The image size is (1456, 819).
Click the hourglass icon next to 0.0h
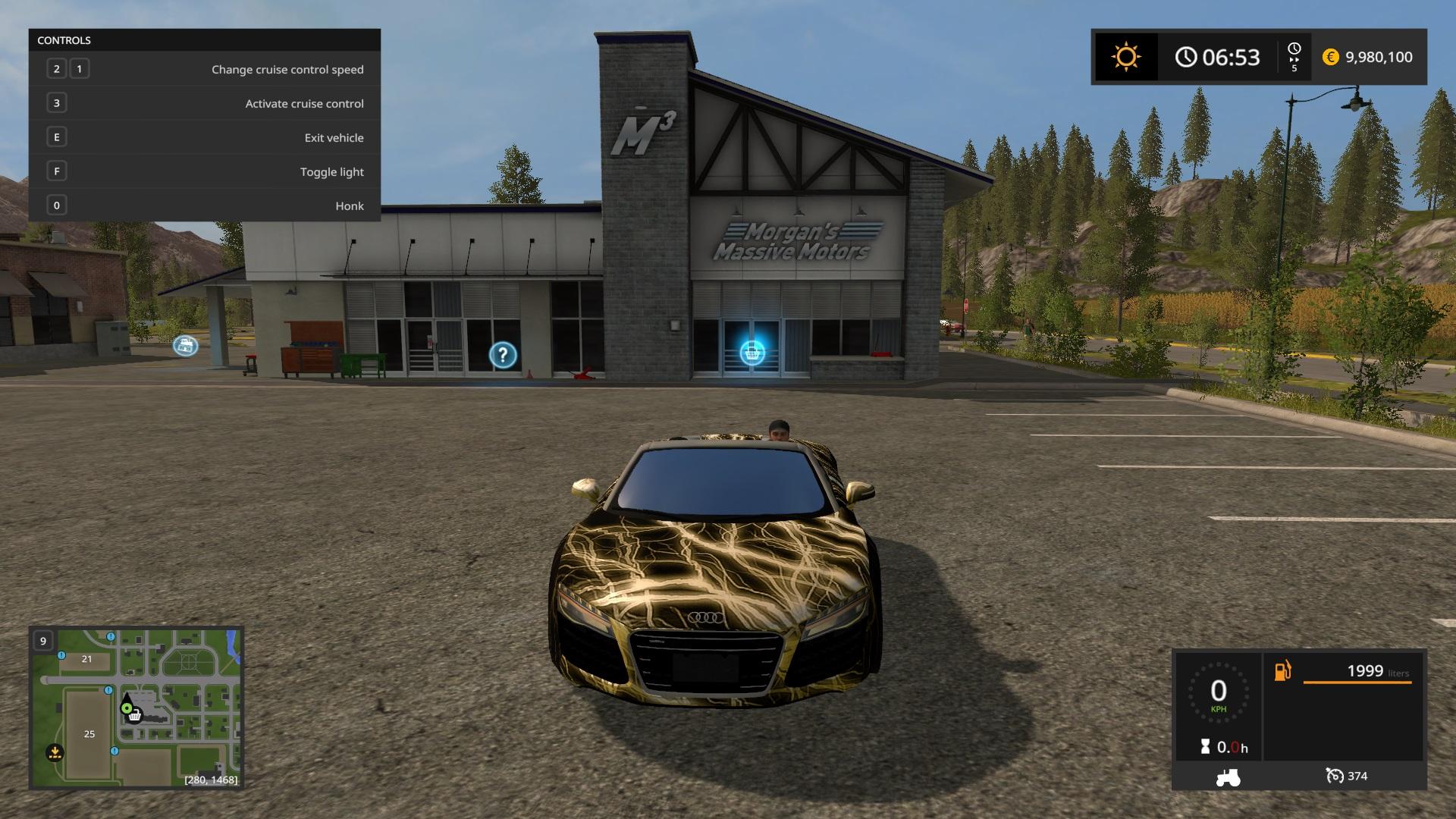pos(1206,745)
